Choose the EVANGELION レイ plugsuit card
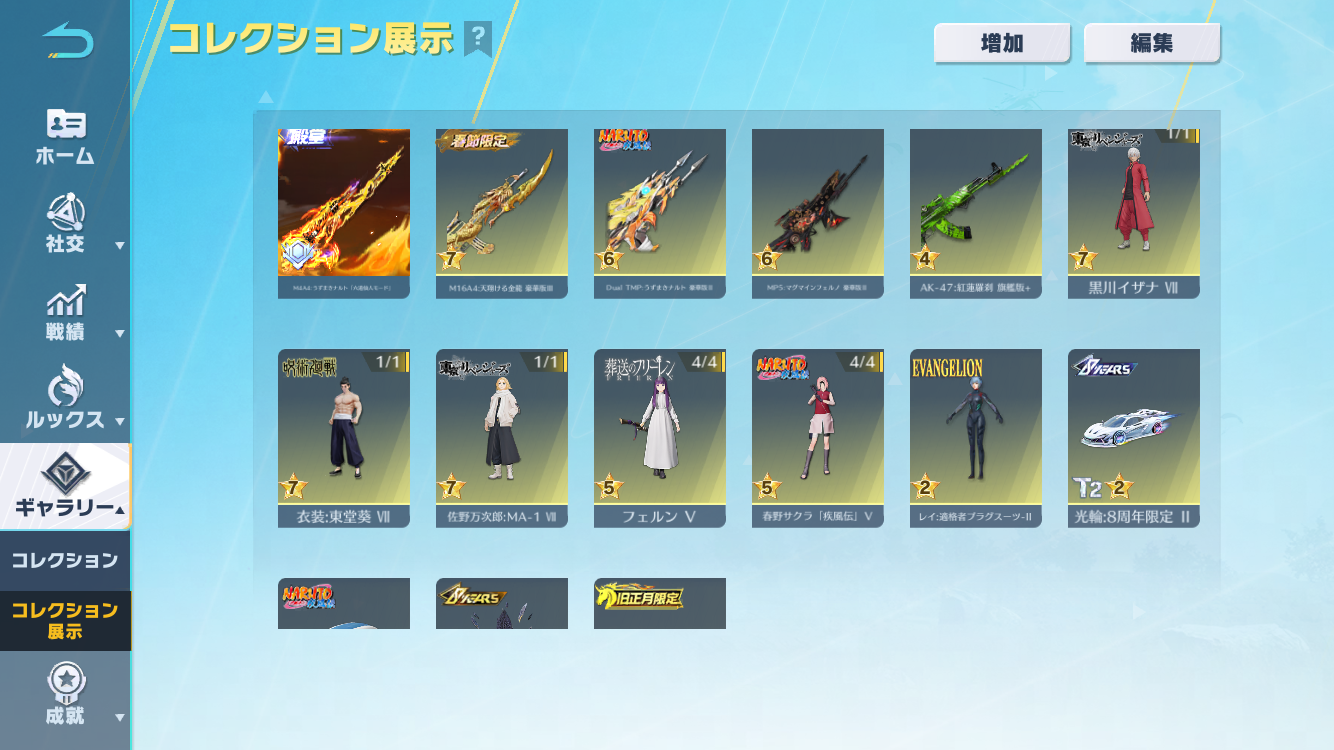The height and width of the screenshot is (750, 1334). click(x=976, y=437)
